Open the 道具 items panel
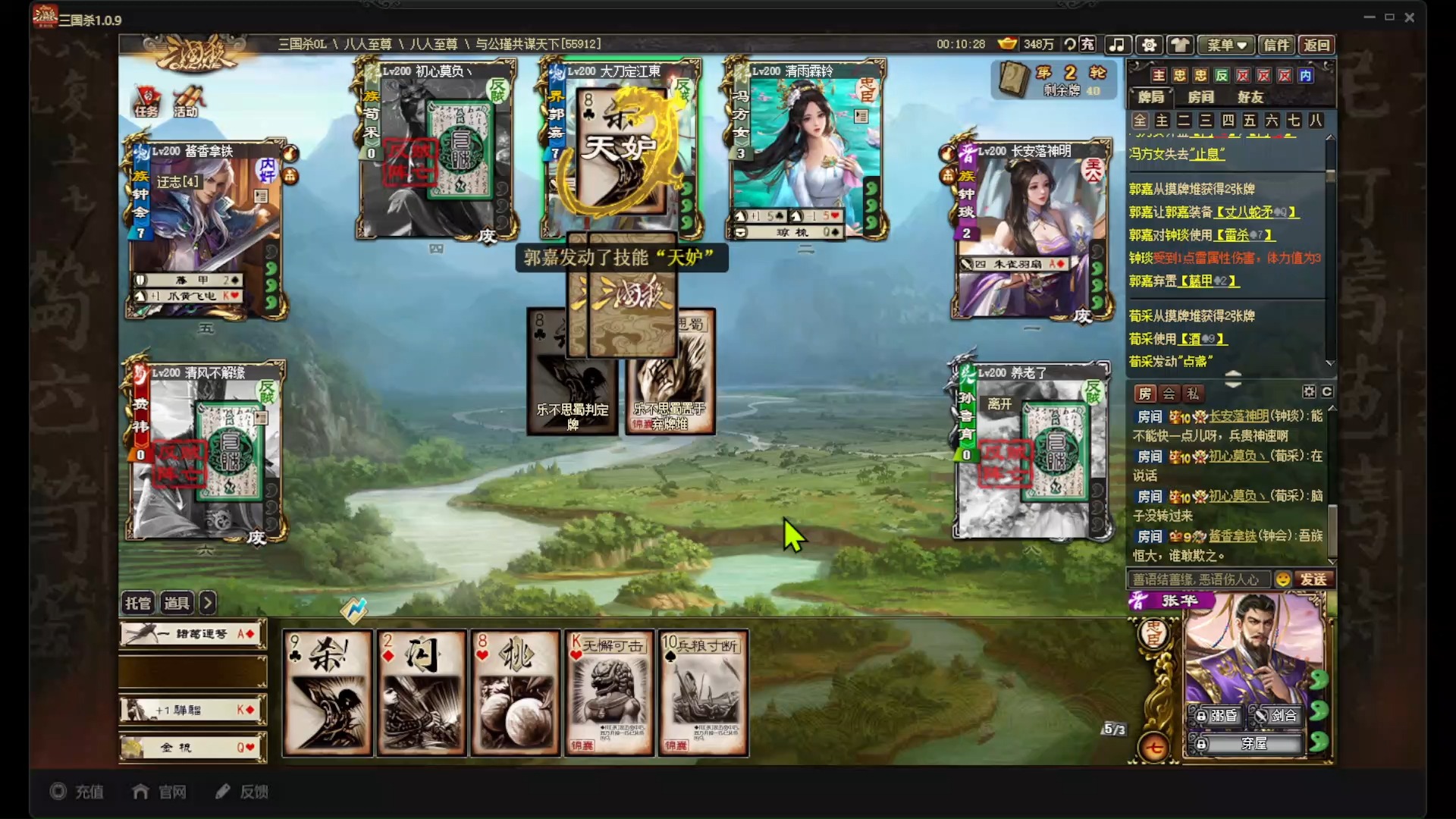Image resolution: width=1456 pixels, height=819 pixels. [x=177, y=603]
